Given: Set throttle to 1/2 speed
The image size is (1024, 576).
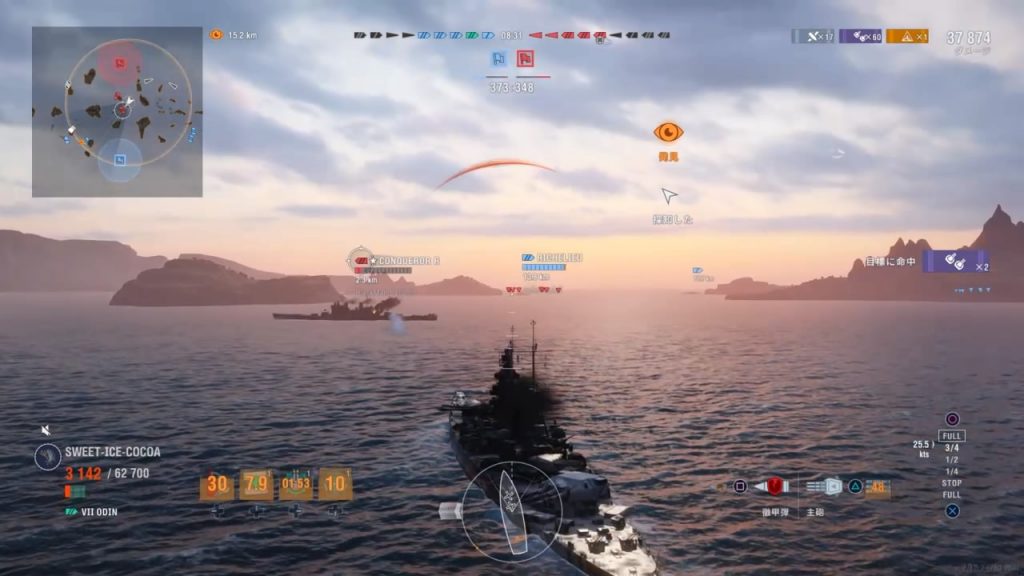Looking at the screenshot, I should (951, 460).
